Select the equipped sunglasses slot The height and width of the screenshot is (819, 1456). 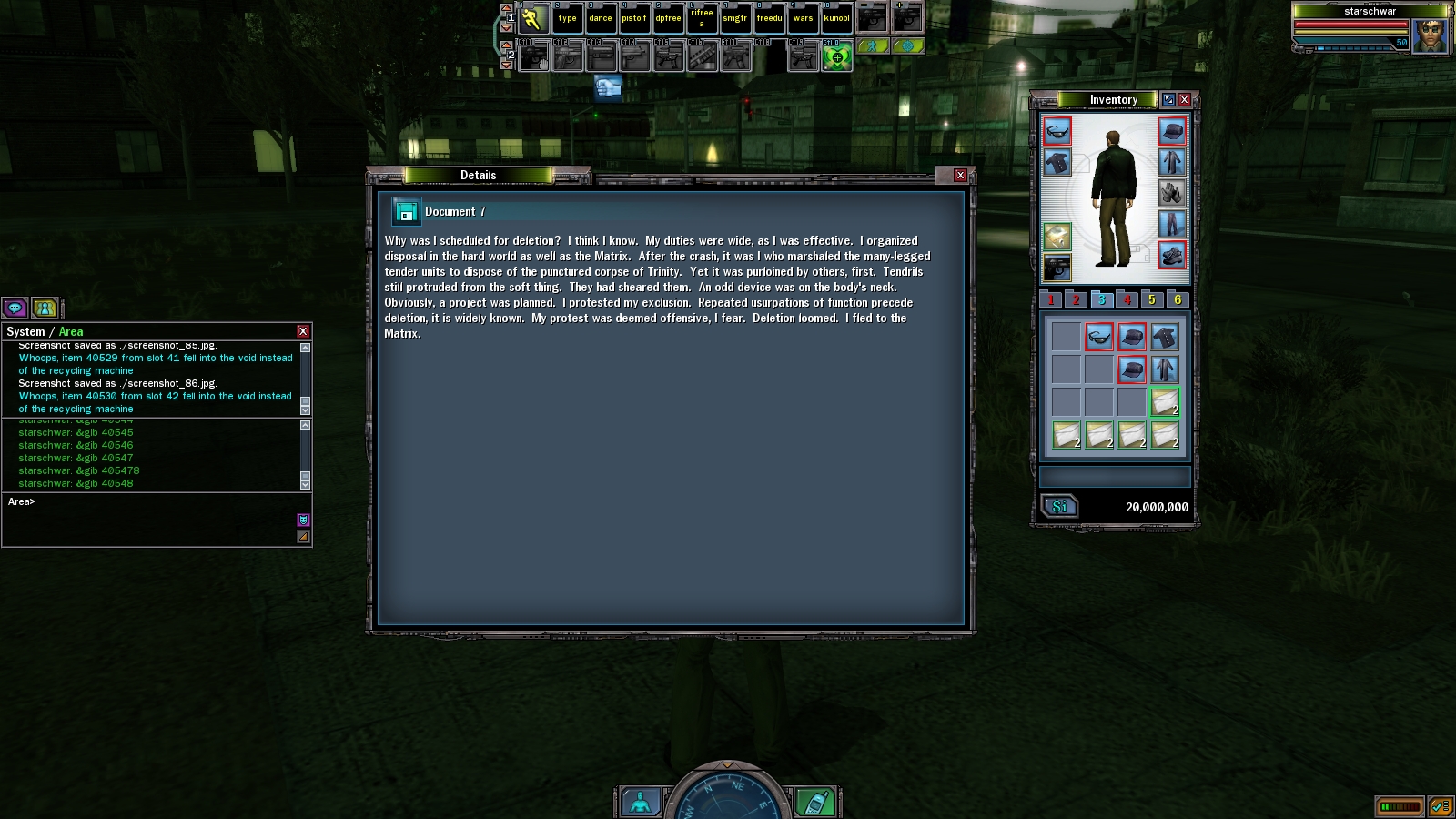[x=1057, y=132]
